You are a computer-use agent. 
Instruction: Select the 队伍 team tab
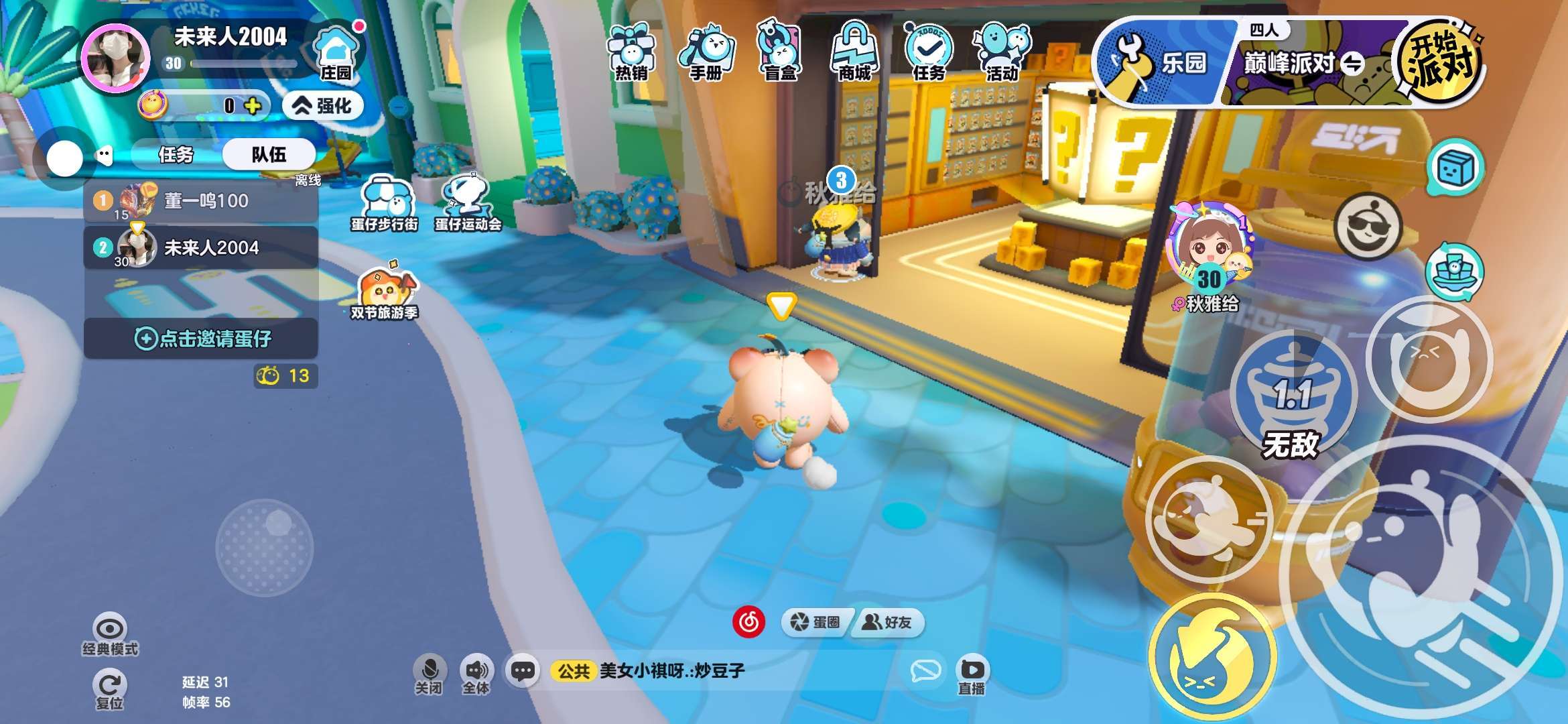click(269, 155)
